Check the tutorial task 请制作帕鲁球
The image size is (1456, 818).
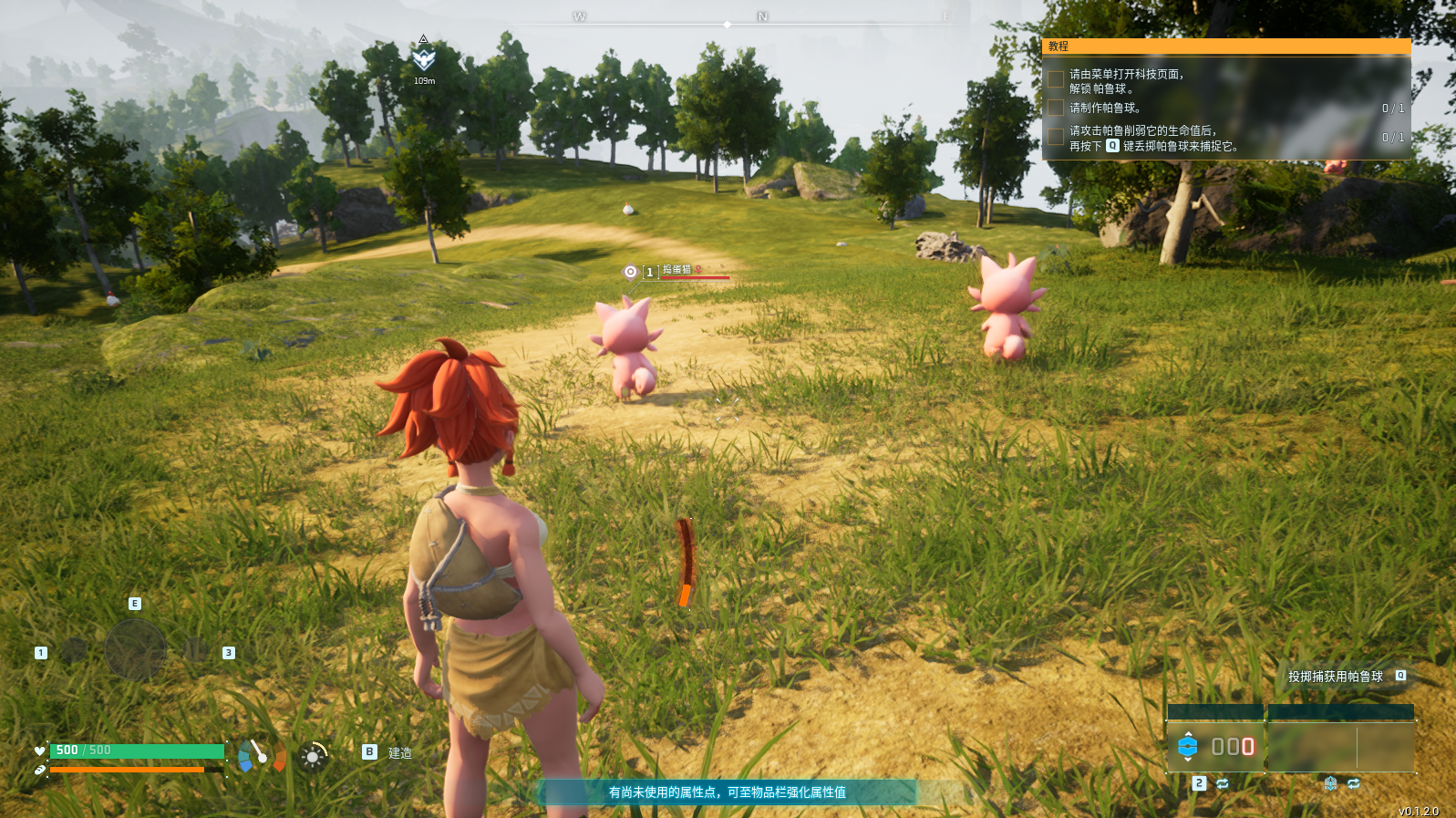point(1054,106)
